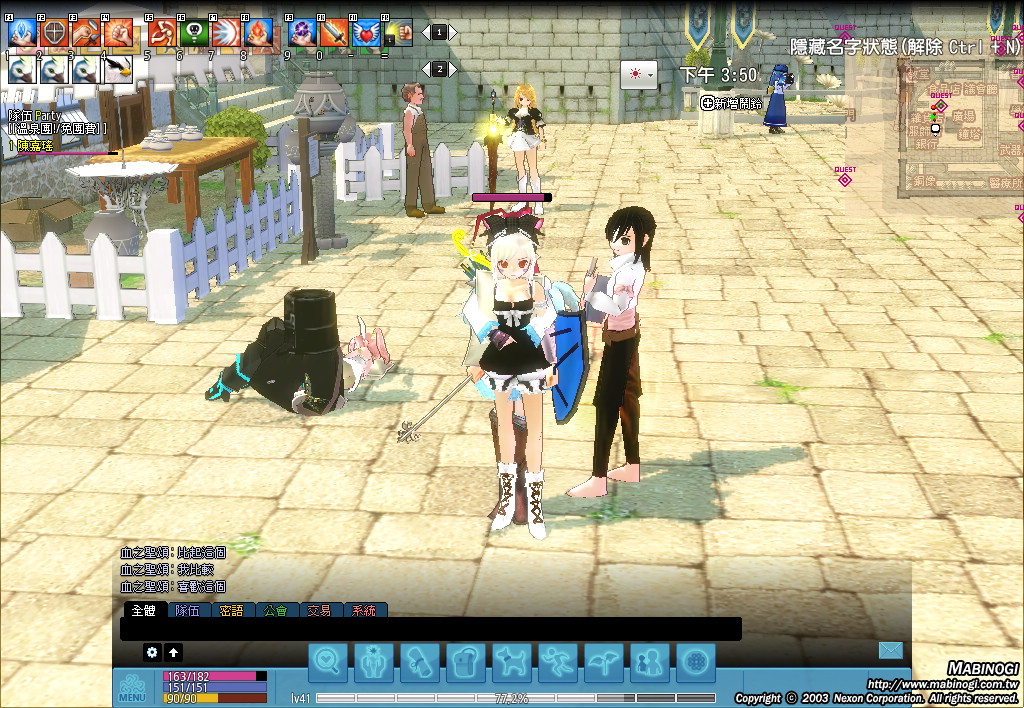Open the backpack inventory icon

pos(466,661)
